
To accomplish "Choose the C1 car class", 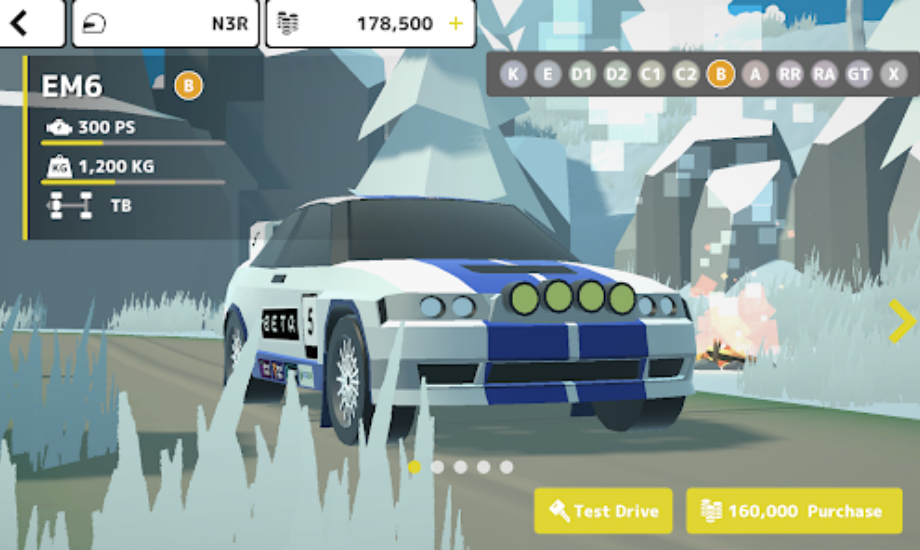I will point(651,74).
